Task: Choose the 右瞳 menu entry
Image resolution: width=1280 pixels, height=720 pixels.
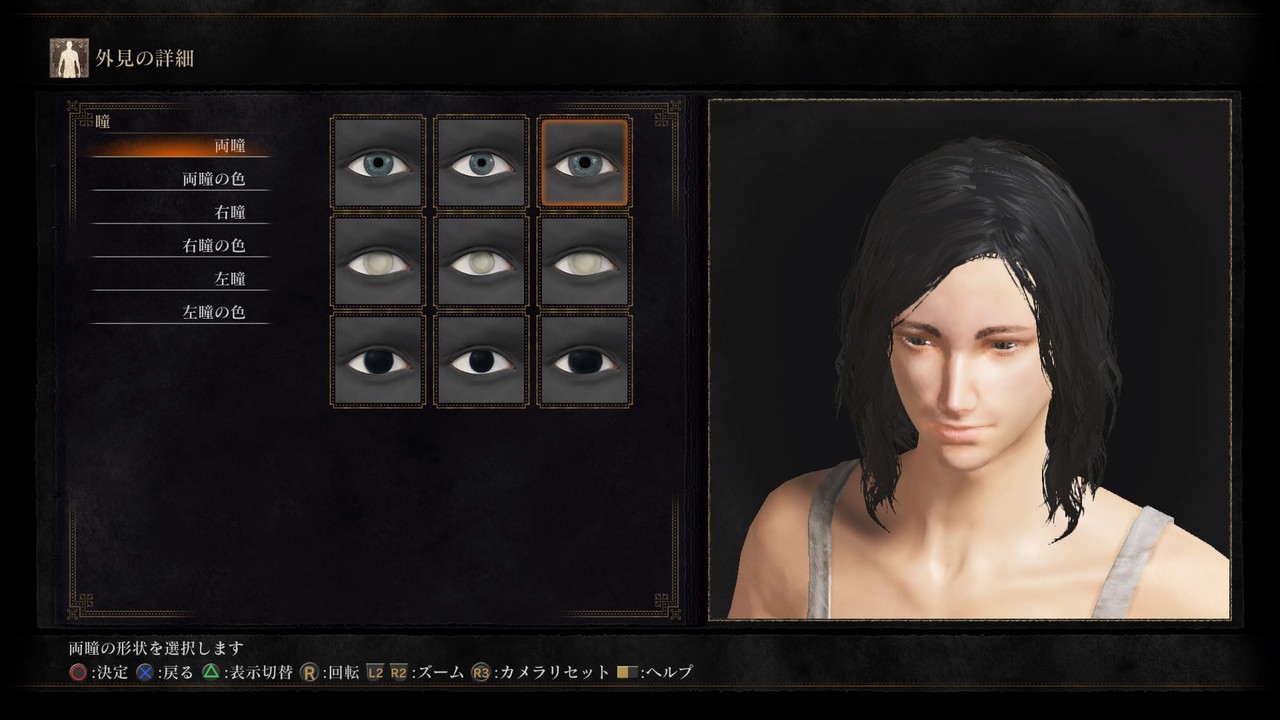Action: tap(229, 212)
